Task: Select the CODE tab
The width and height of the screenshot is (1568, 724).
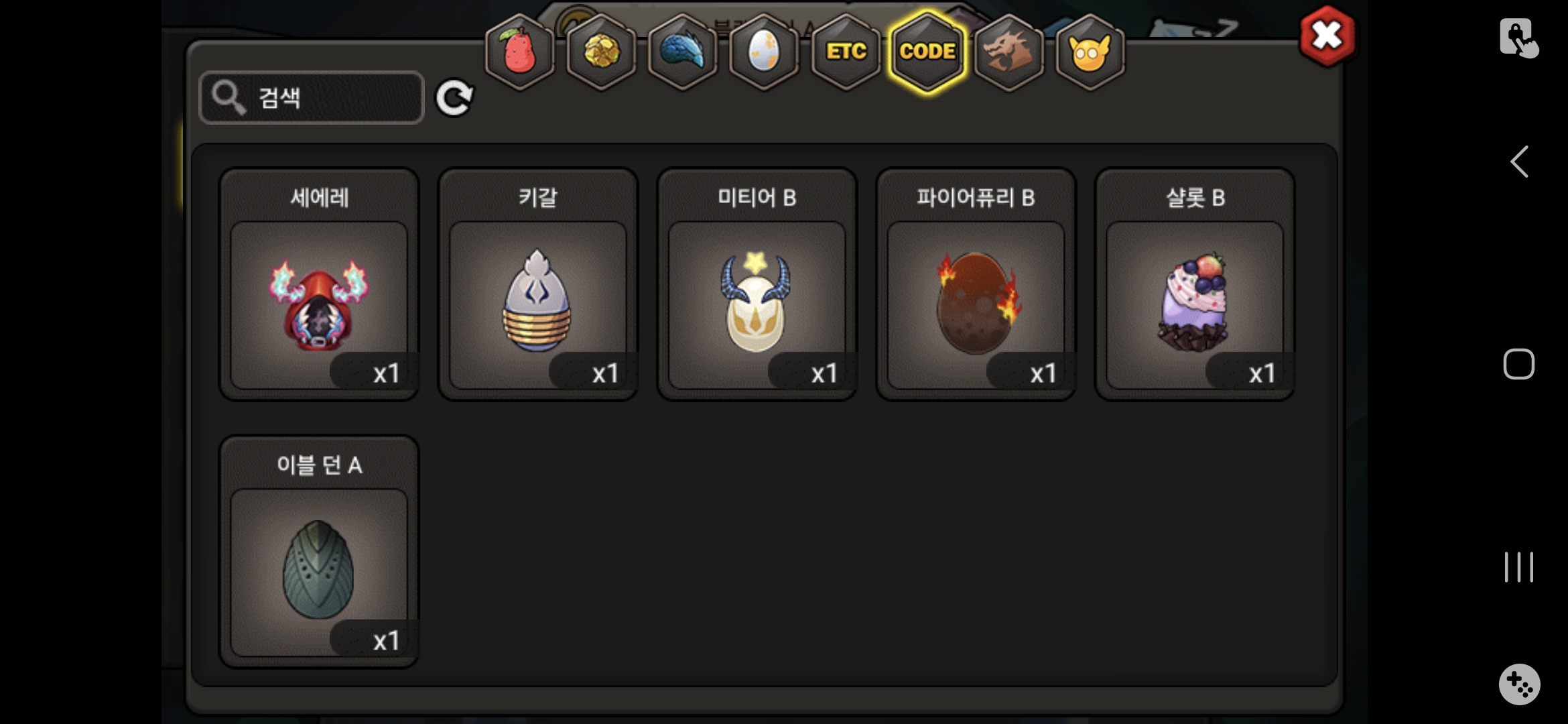Action: coord(927,52)
